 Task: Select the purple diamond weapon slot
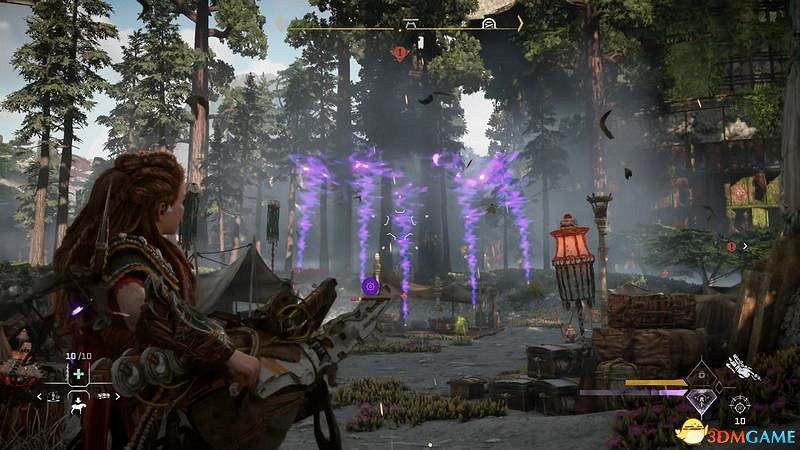click(700, 399)
